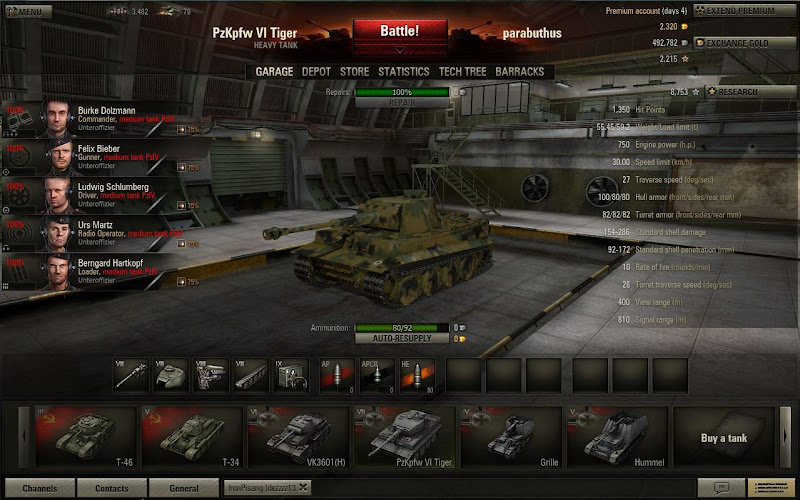Screen dimensions: 800x500
Task: Click the Auto-Resupply button
Action: 400,339
